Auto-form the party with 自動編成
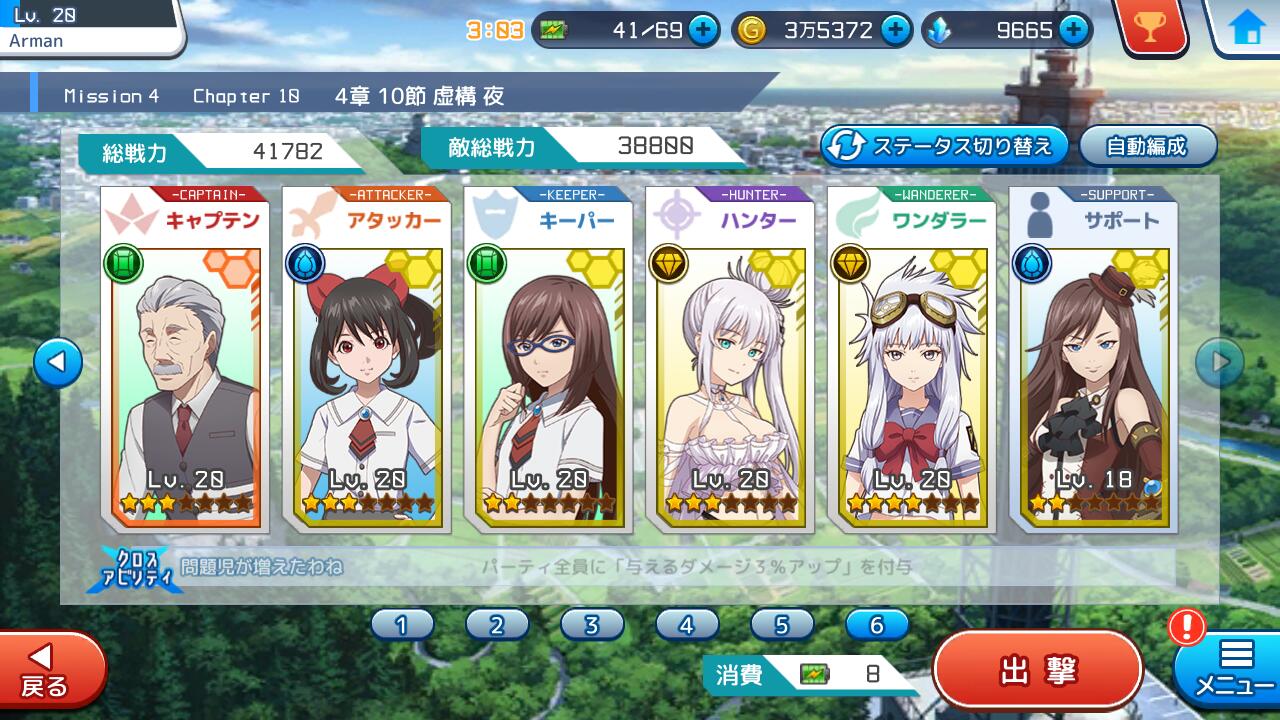Screen dimensions: 1280x720 (1147, 146)
